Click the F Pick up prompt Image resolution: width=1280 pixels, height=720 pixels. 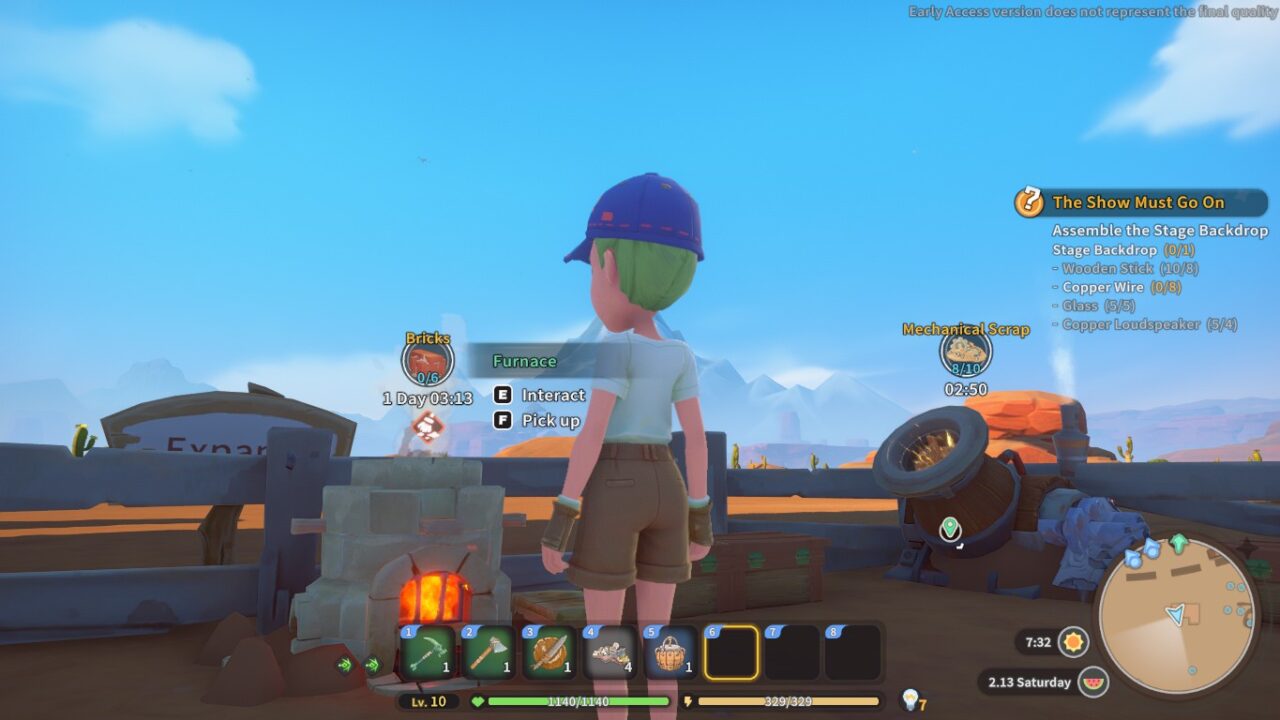pyautogui.click(x=534, y=420)
